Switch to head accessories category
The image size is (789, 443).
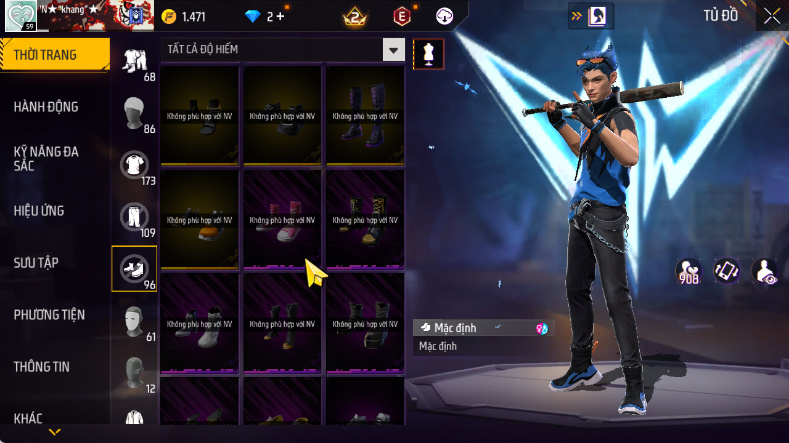tap(134, 113)
